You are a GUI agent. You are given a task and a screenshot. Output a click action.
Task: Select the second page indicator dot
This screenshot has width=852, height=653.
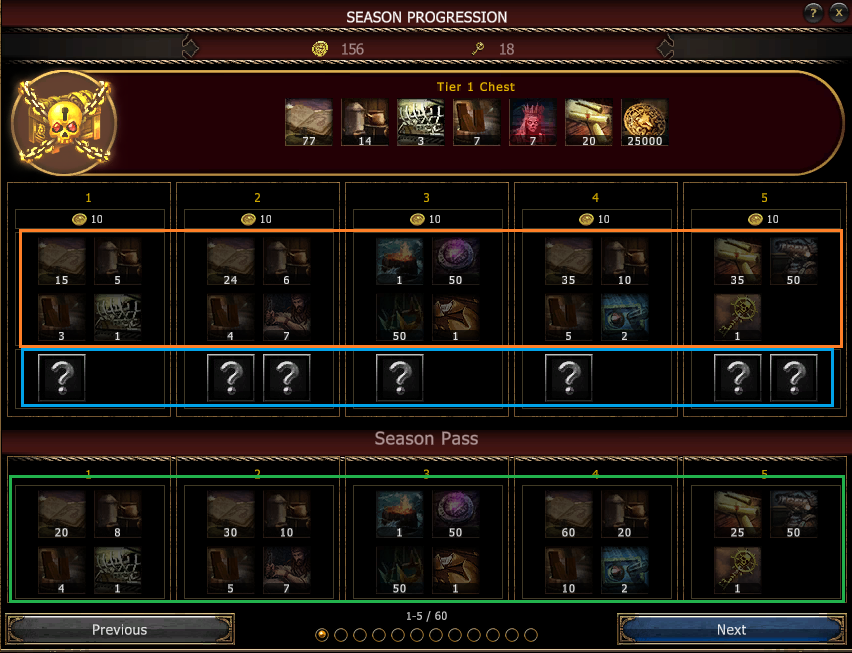click(341, 635)
